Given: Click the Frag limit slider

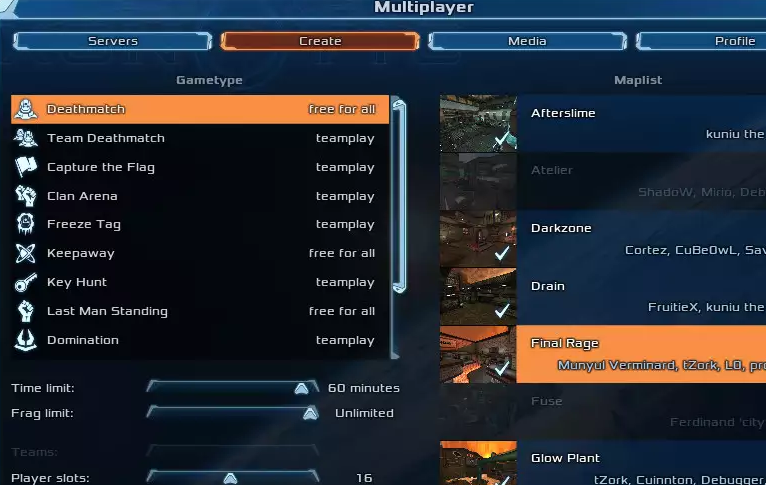Looking at the screenshot, I should point(310,413).
